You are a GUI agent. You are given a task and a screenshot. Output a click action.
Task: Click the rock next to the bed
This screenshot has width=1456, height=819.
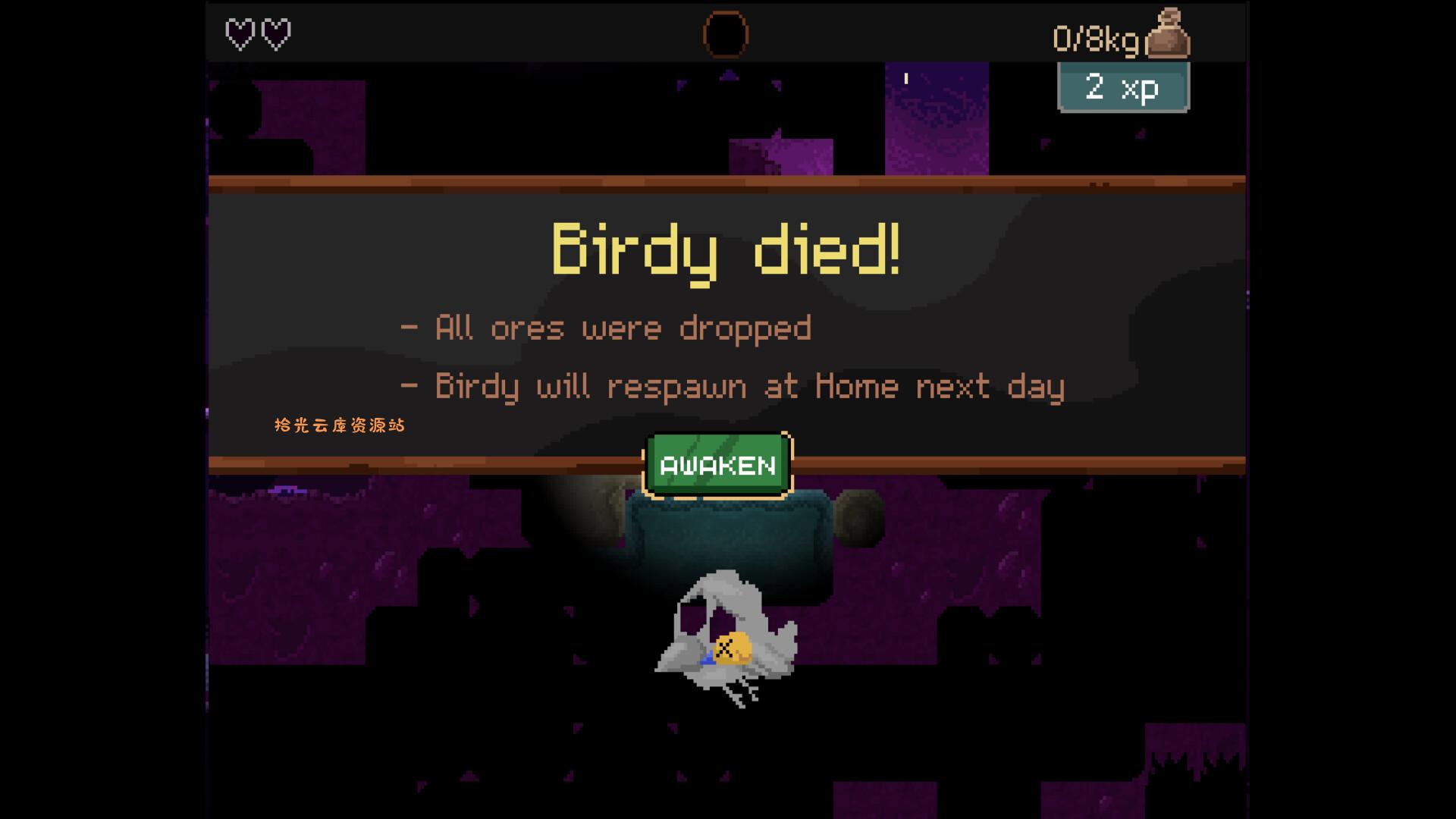(861, 516)
